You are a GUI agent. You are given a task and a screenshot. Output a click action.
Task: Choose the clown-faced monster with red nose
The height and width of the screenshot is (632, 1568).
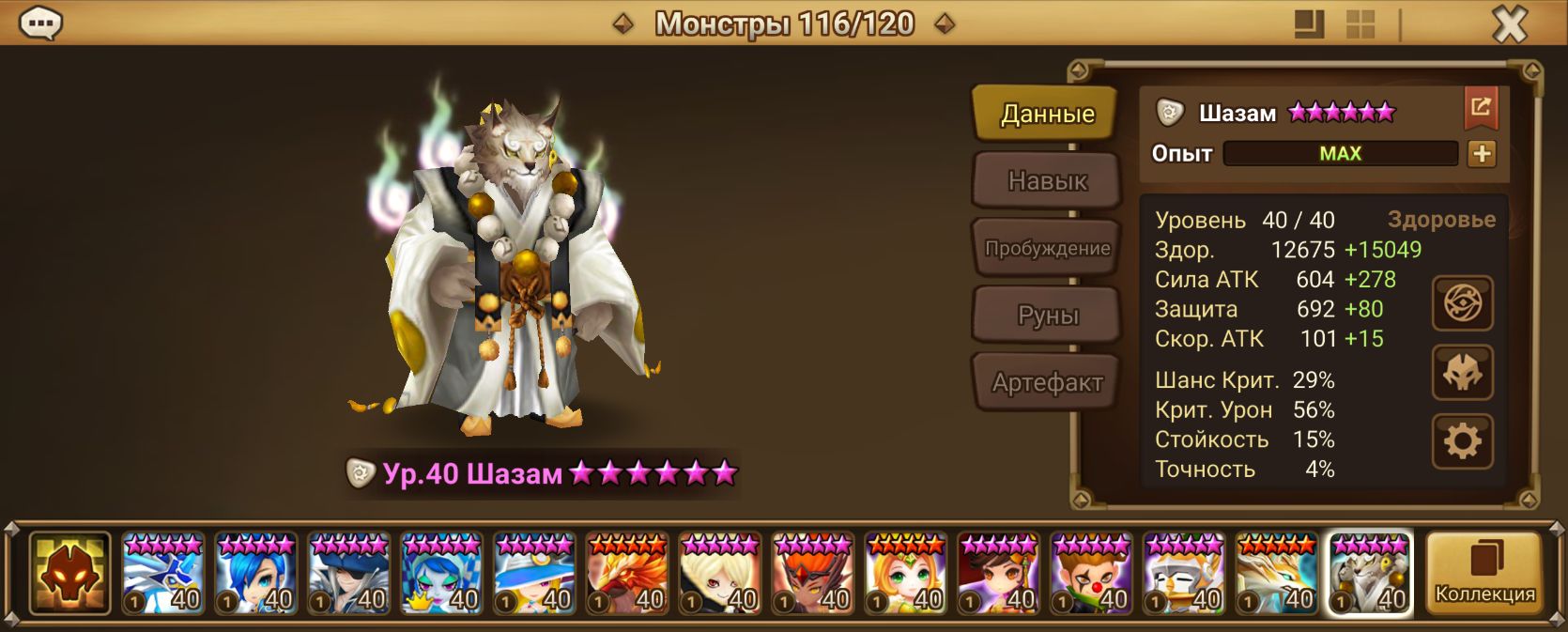[1092, 573]
